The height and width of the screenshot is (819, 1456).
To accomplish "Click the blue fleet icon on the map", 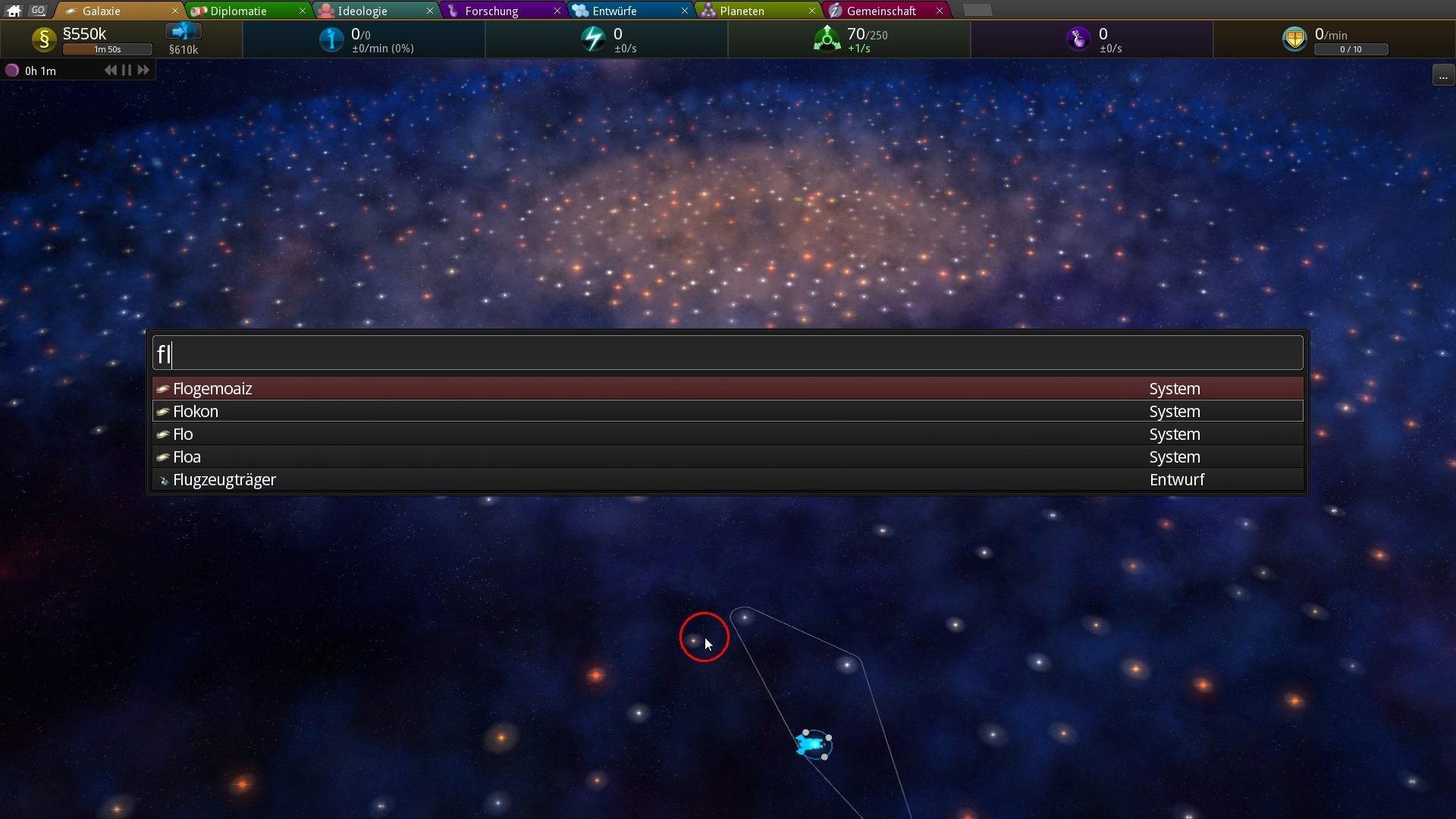I will point(810,745).
